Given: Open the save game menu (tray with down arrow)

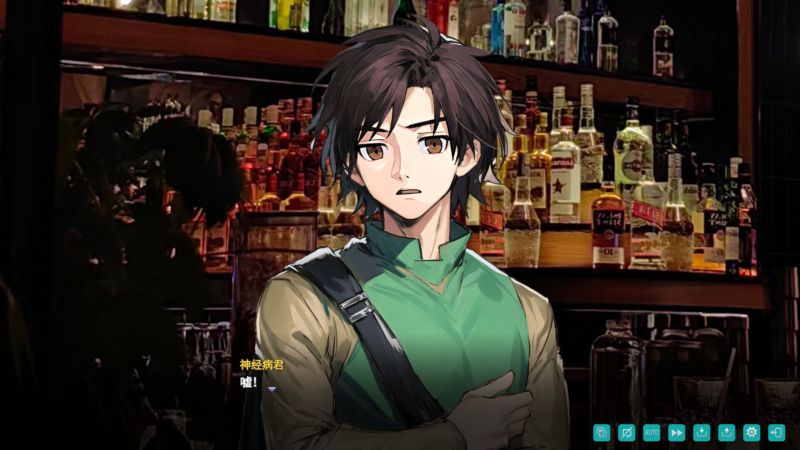Looking at the screenshot, I should point(702,432).
